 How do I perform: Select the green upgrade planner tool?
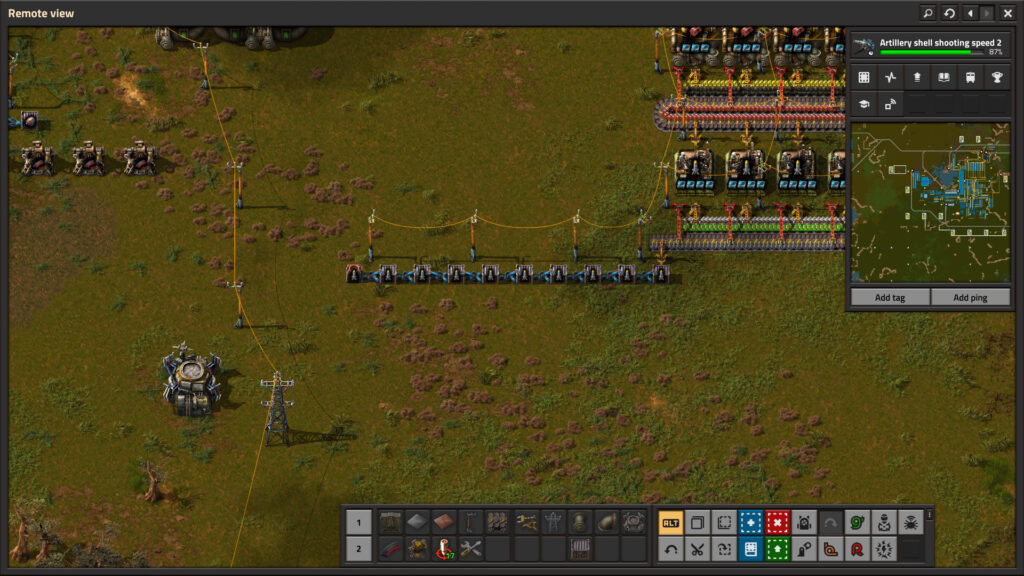point(777,548)
